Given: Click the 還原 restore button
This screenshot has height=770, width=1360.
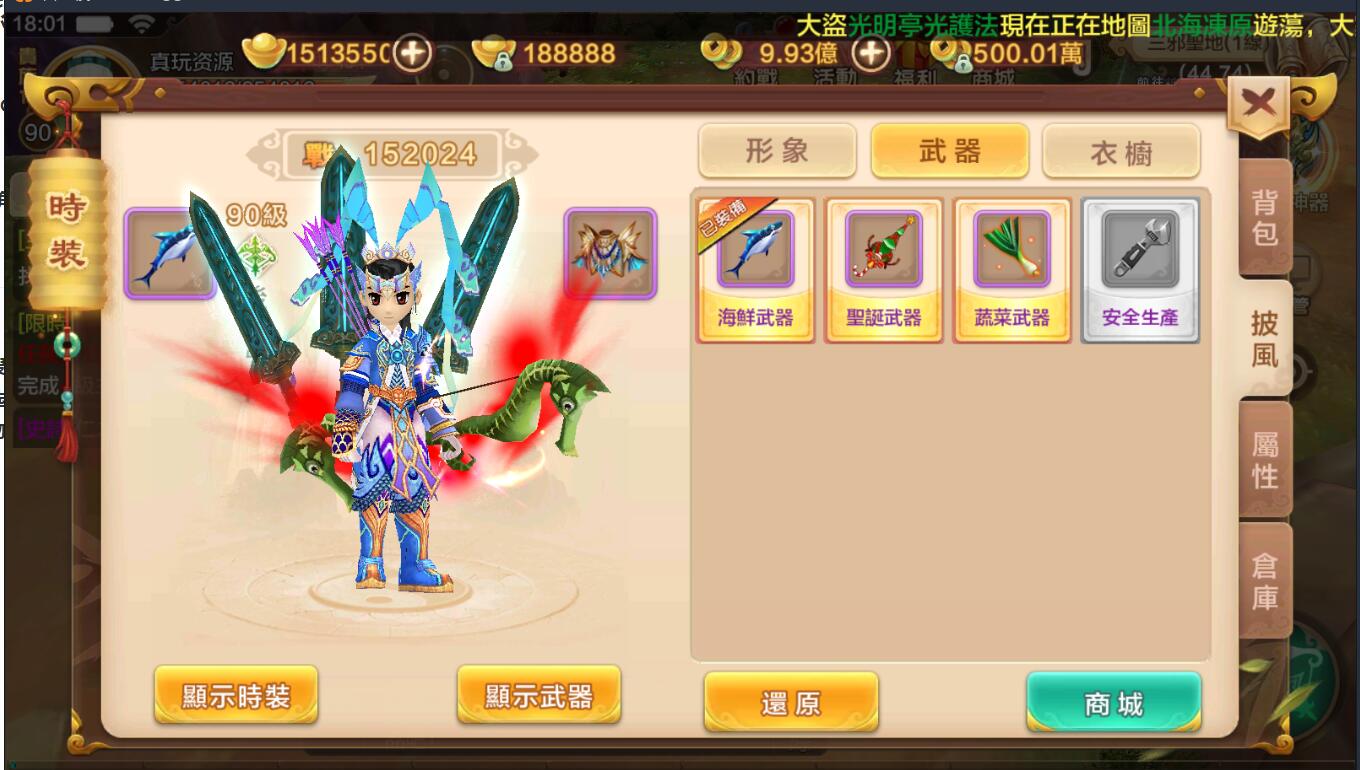Looking at the screenshot, I should click(791, 702).
